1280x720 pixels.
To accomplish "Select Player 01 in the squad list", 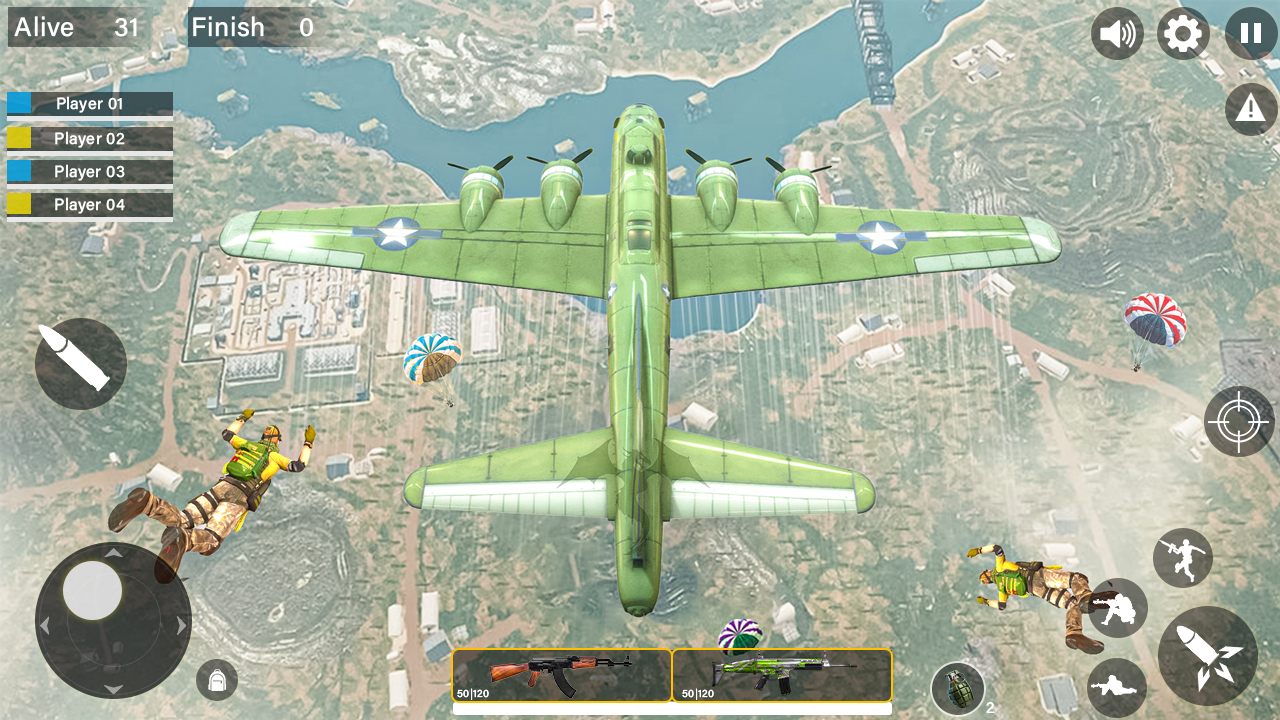I will tap(90, 104).
